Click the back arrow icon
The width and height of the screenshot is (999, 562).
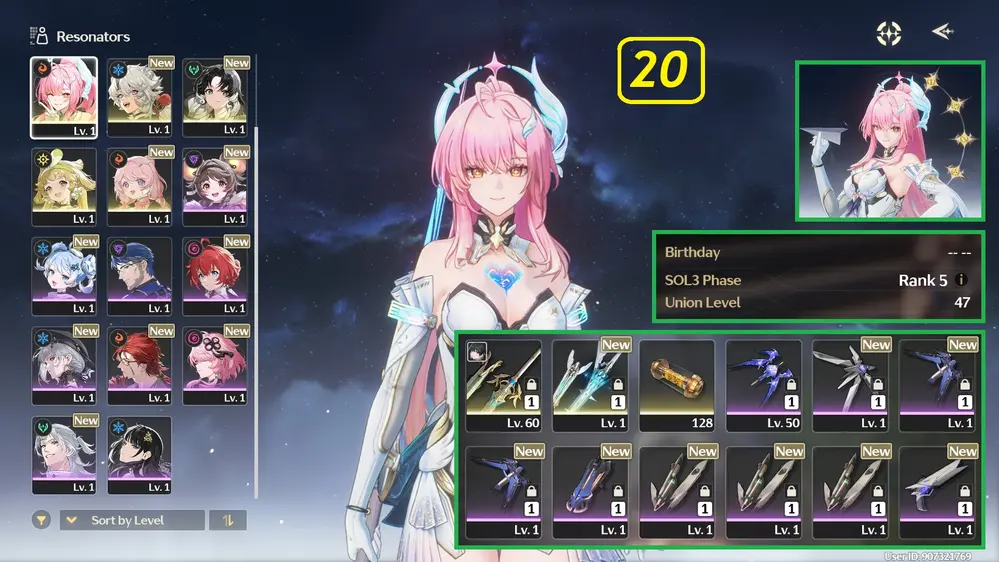(x=941, y=32)
